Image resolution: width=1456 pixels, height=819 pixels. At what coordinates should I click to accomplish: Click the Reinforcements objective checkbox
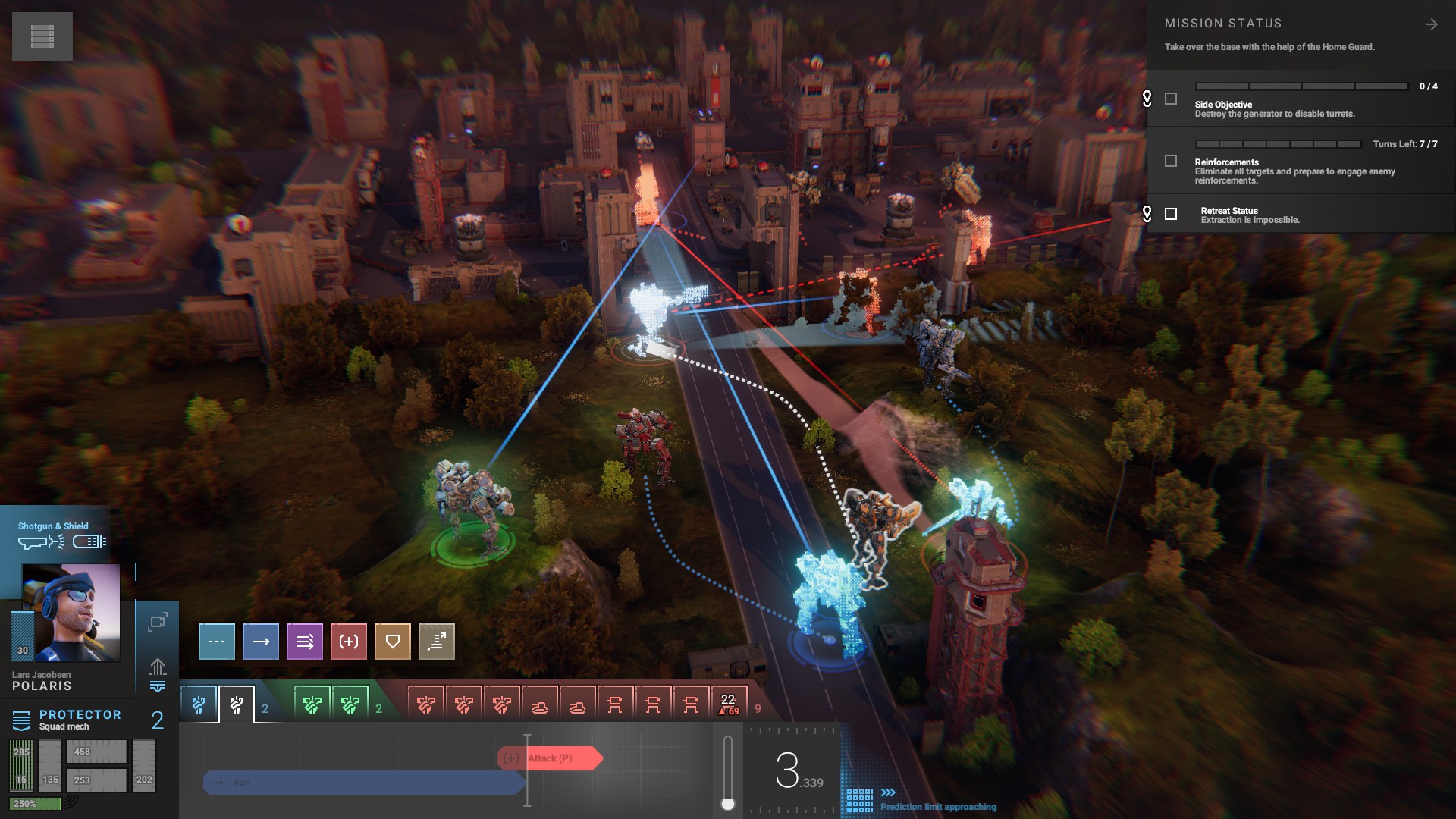1171,161
